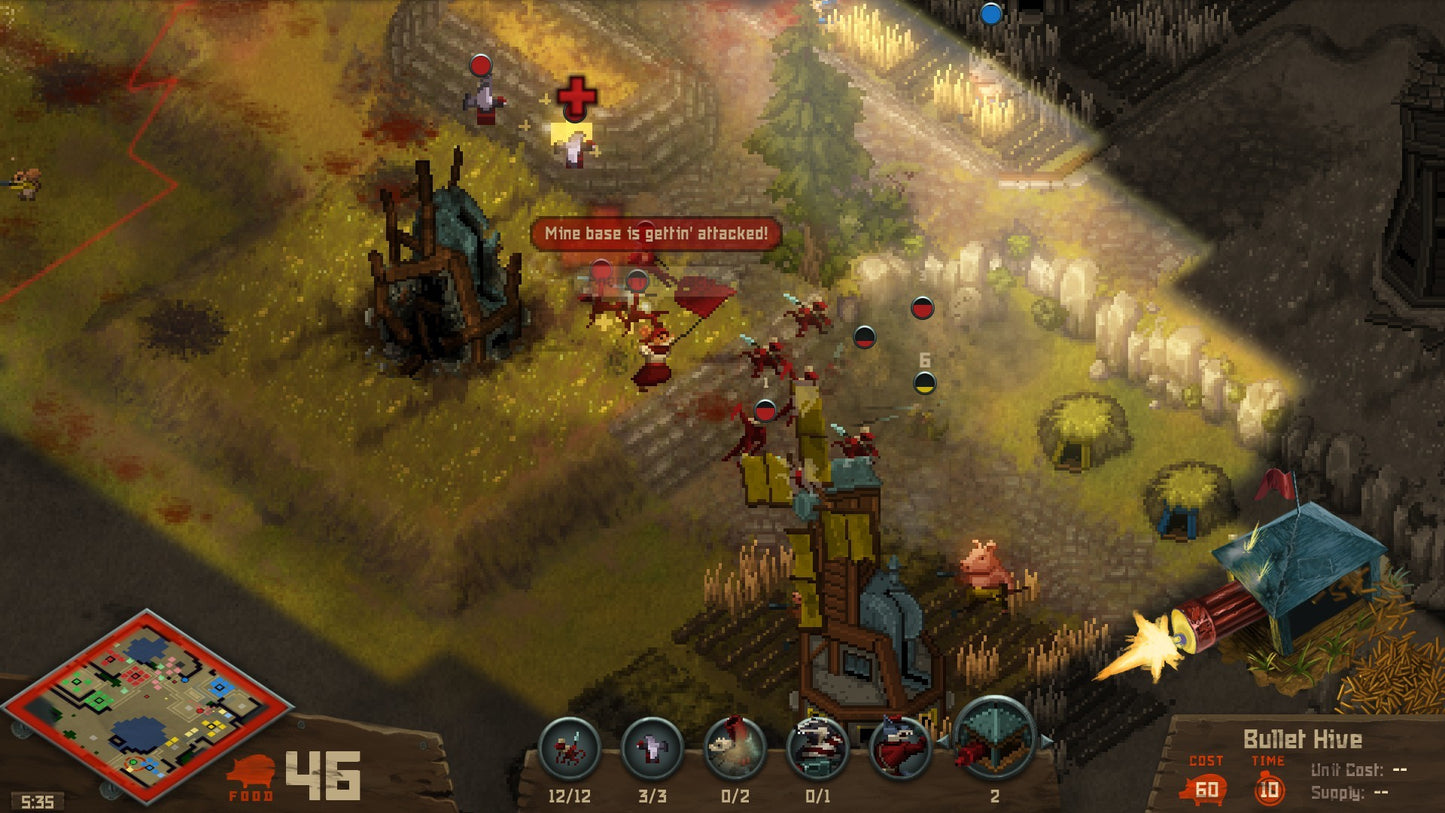Select the pigeon unit icon showing 3/3

pyautogui.click(x=652, y=749)
